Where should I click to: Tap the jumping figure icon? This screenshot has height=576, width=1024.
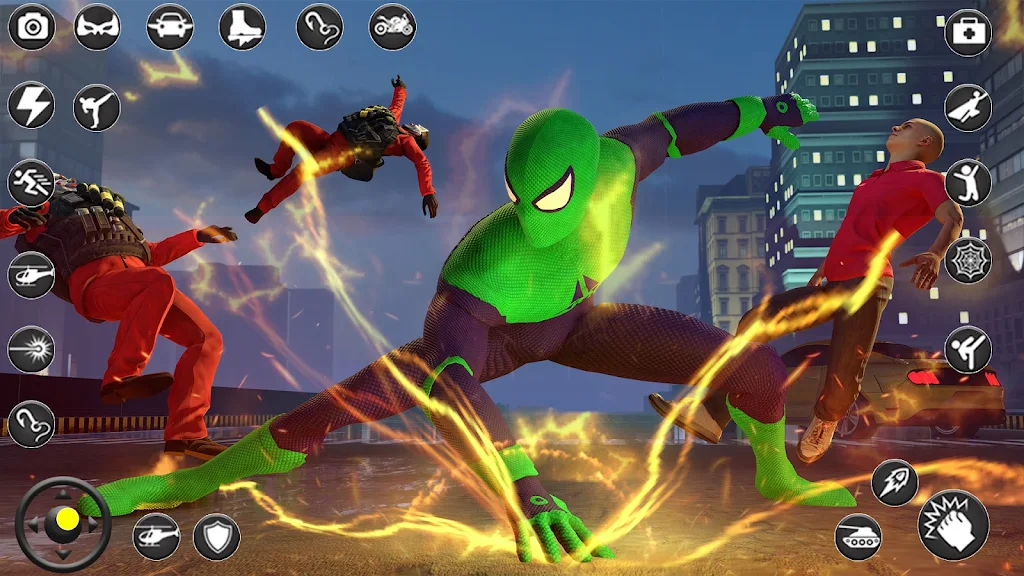click(968, 182)
